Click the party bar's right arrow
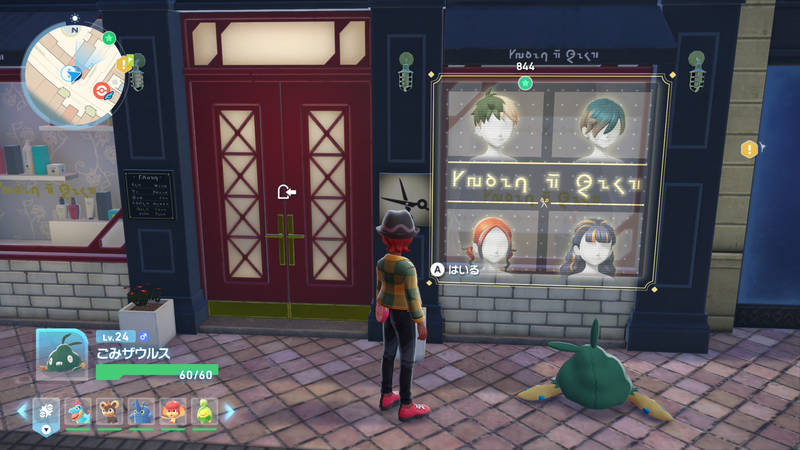The image size is (800, 450). coord(229,411)
